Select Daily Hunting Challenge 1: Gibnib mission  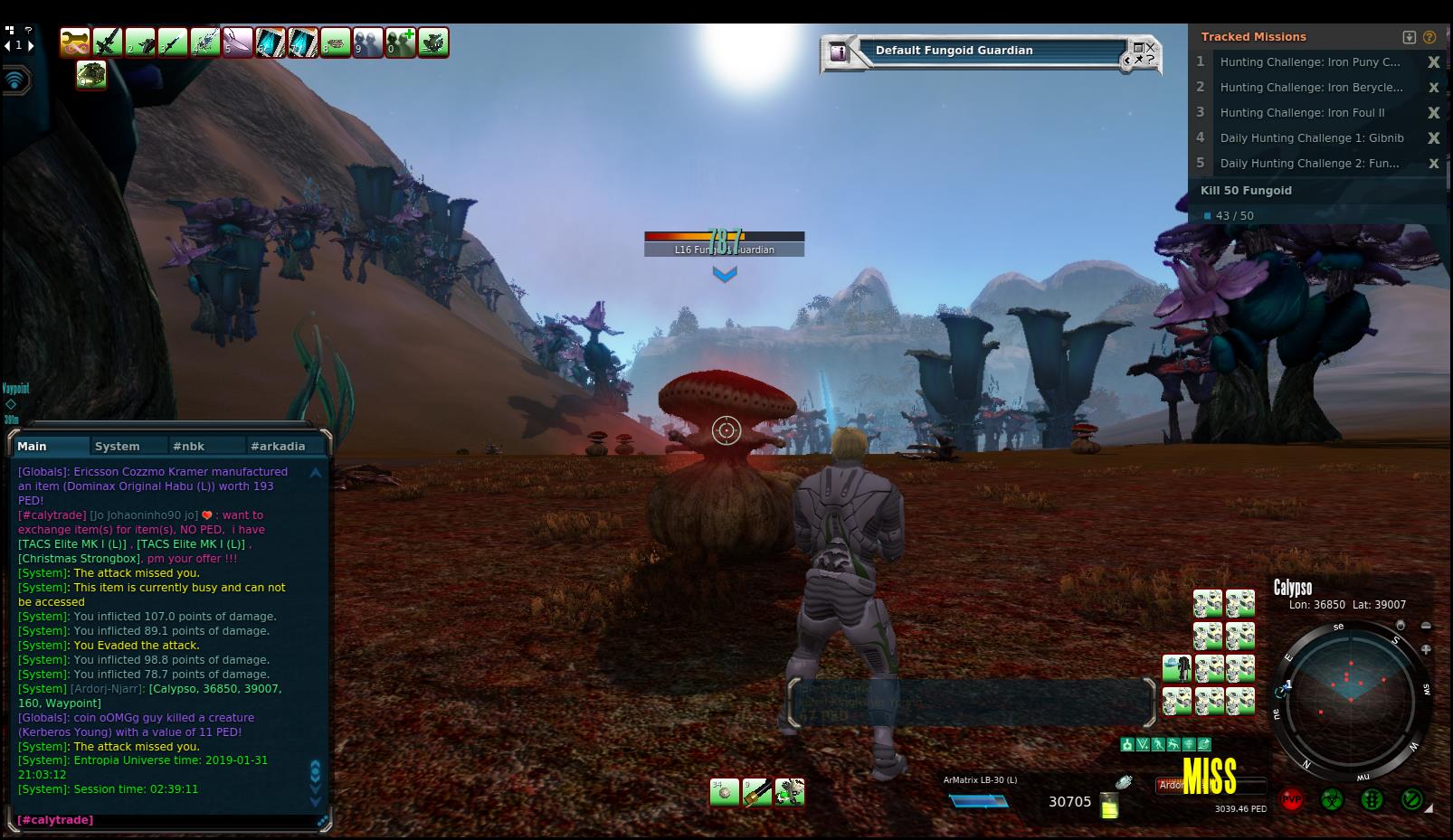[x=1311, y=138]
